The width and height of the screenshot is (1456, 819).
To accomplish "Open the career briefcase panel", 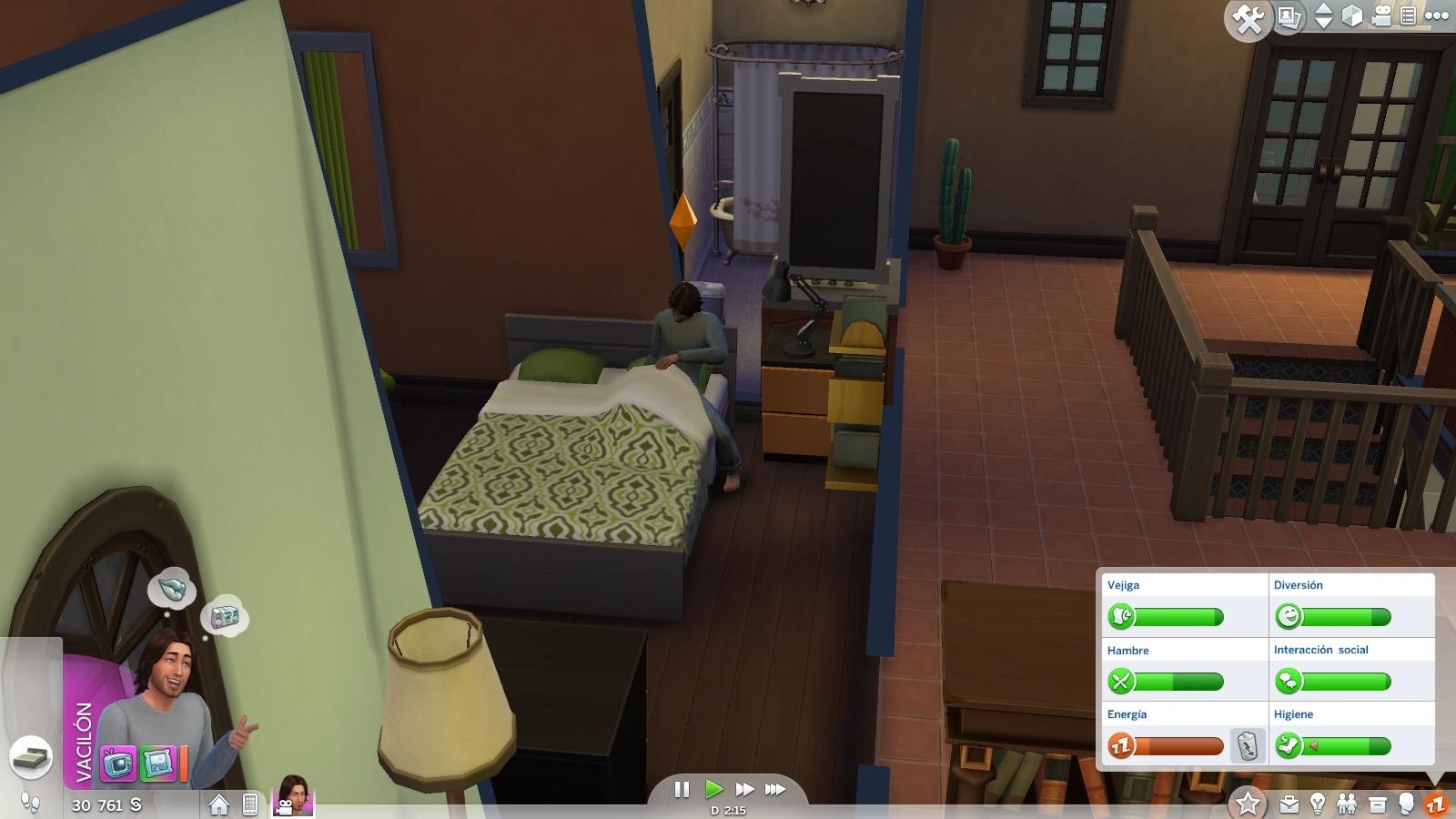I will 1289,804.
